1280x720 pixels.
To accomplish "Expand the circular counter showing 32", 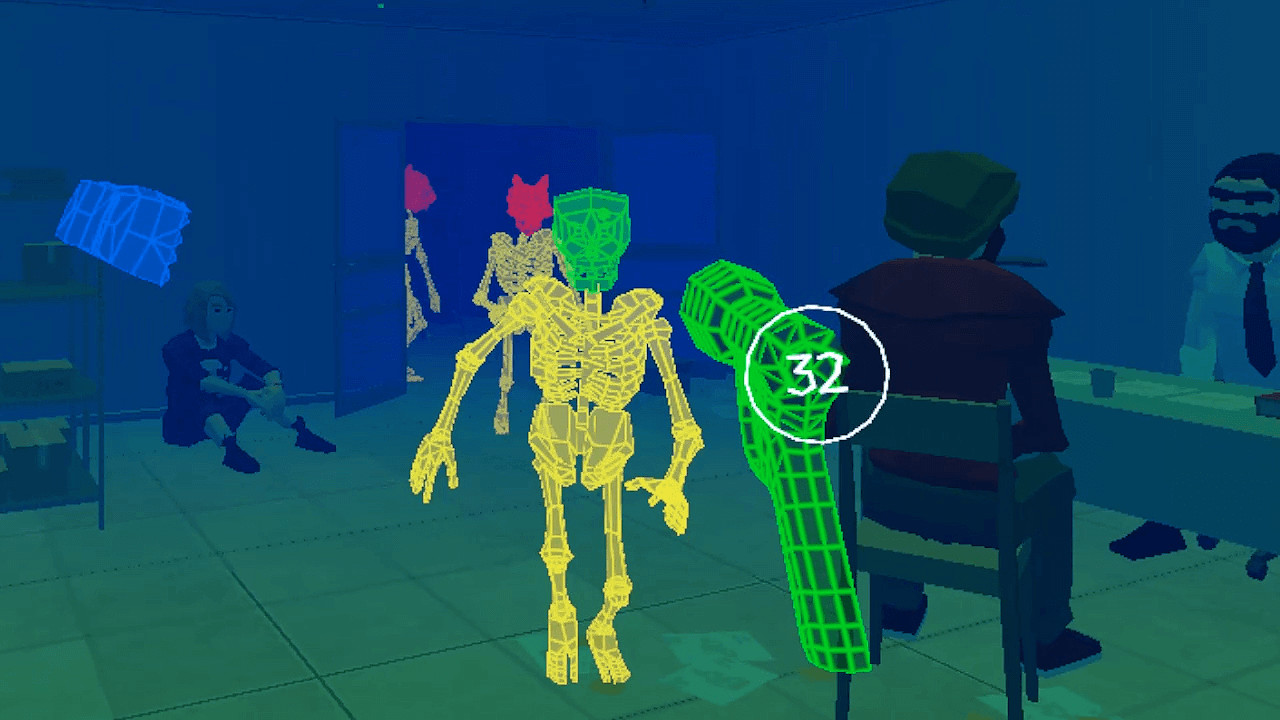I will 815,375.
